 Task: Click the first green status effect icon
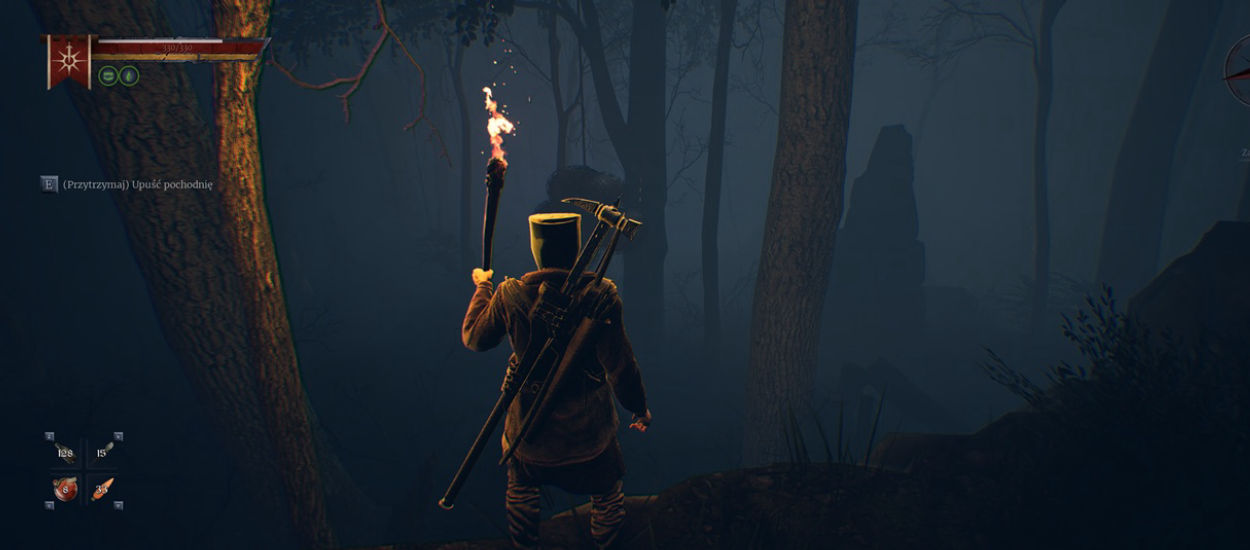coord(108,76)
